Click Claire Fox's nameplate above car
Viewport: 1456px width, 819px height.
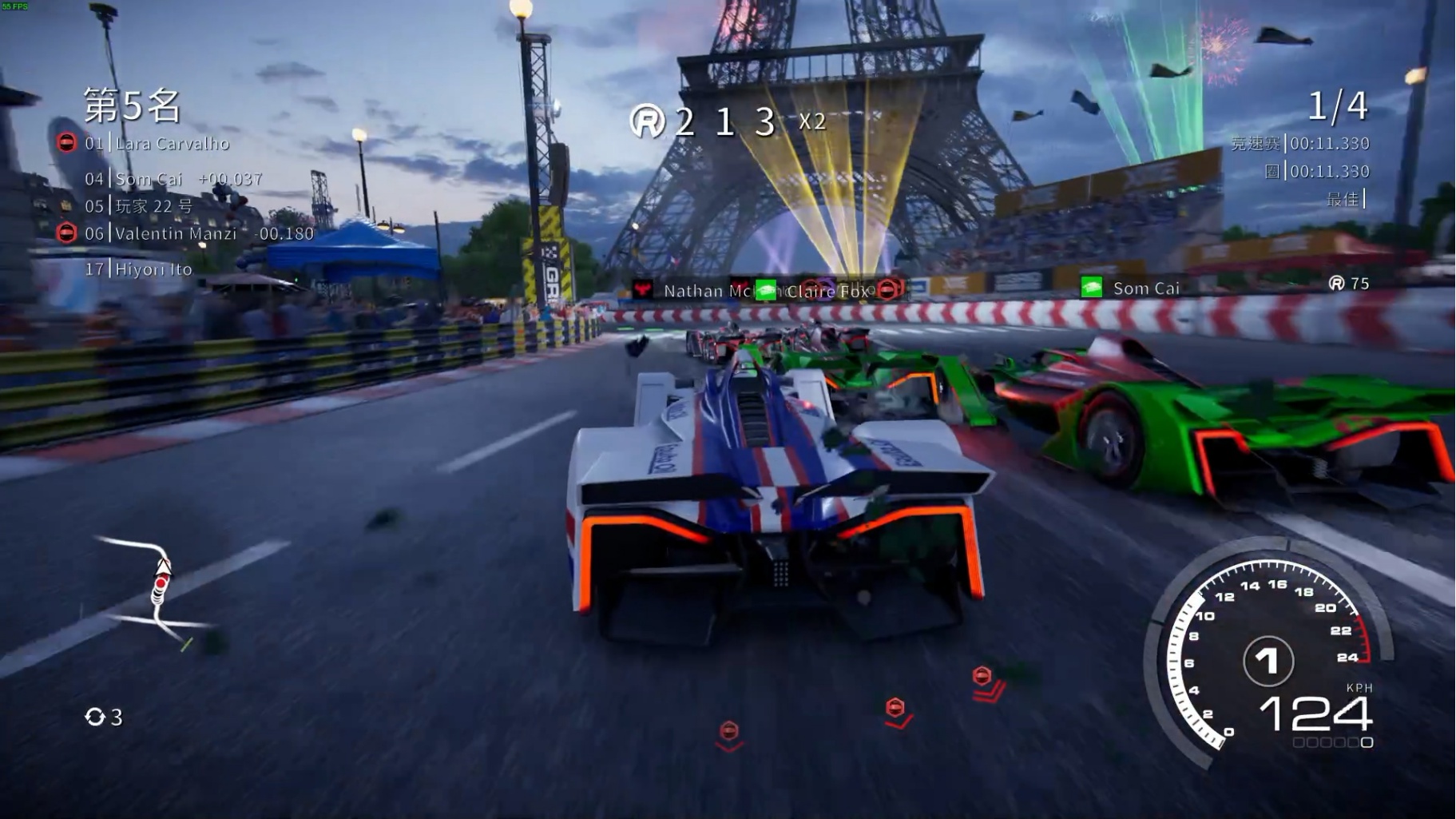pyautogui.click(x=825, y=291)
